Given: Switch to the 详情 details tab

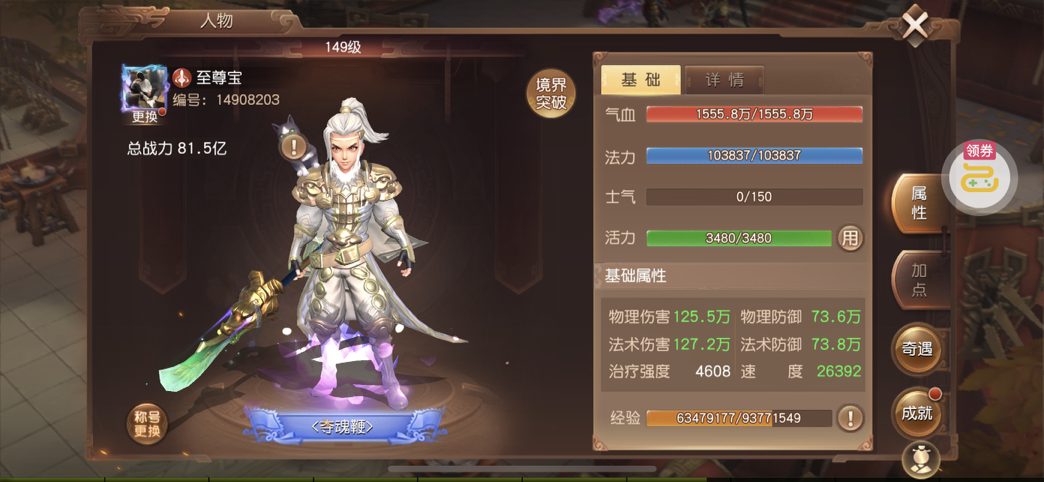Looking at the screenshot, I should click(x=724, y=80).
